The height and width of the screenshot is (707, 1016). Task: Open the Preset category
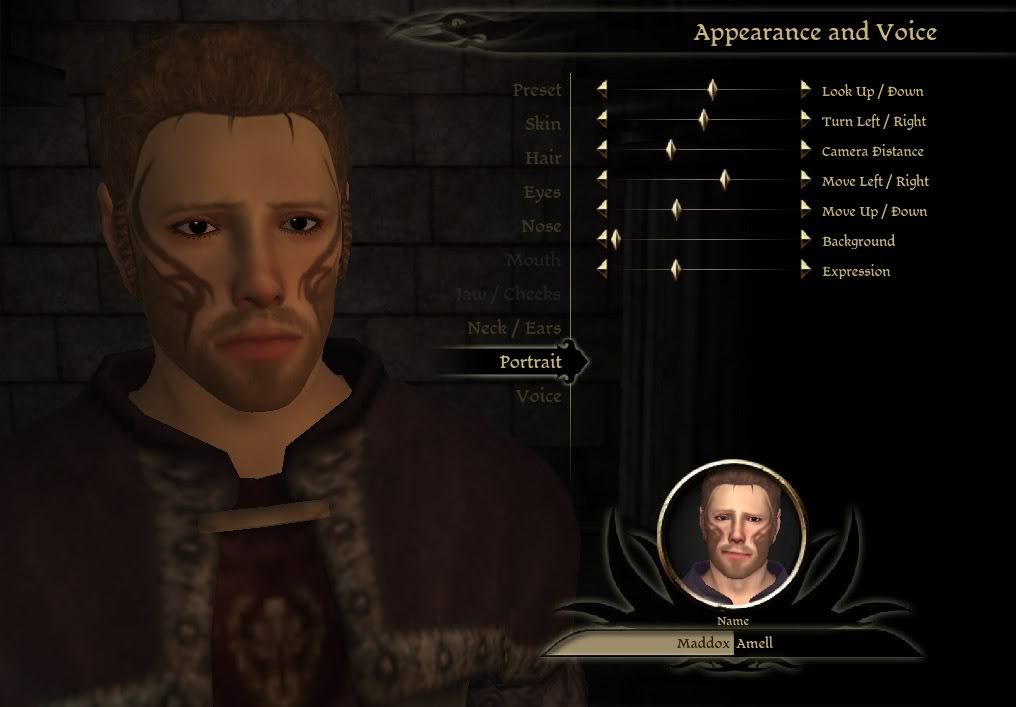coord(537,90)
